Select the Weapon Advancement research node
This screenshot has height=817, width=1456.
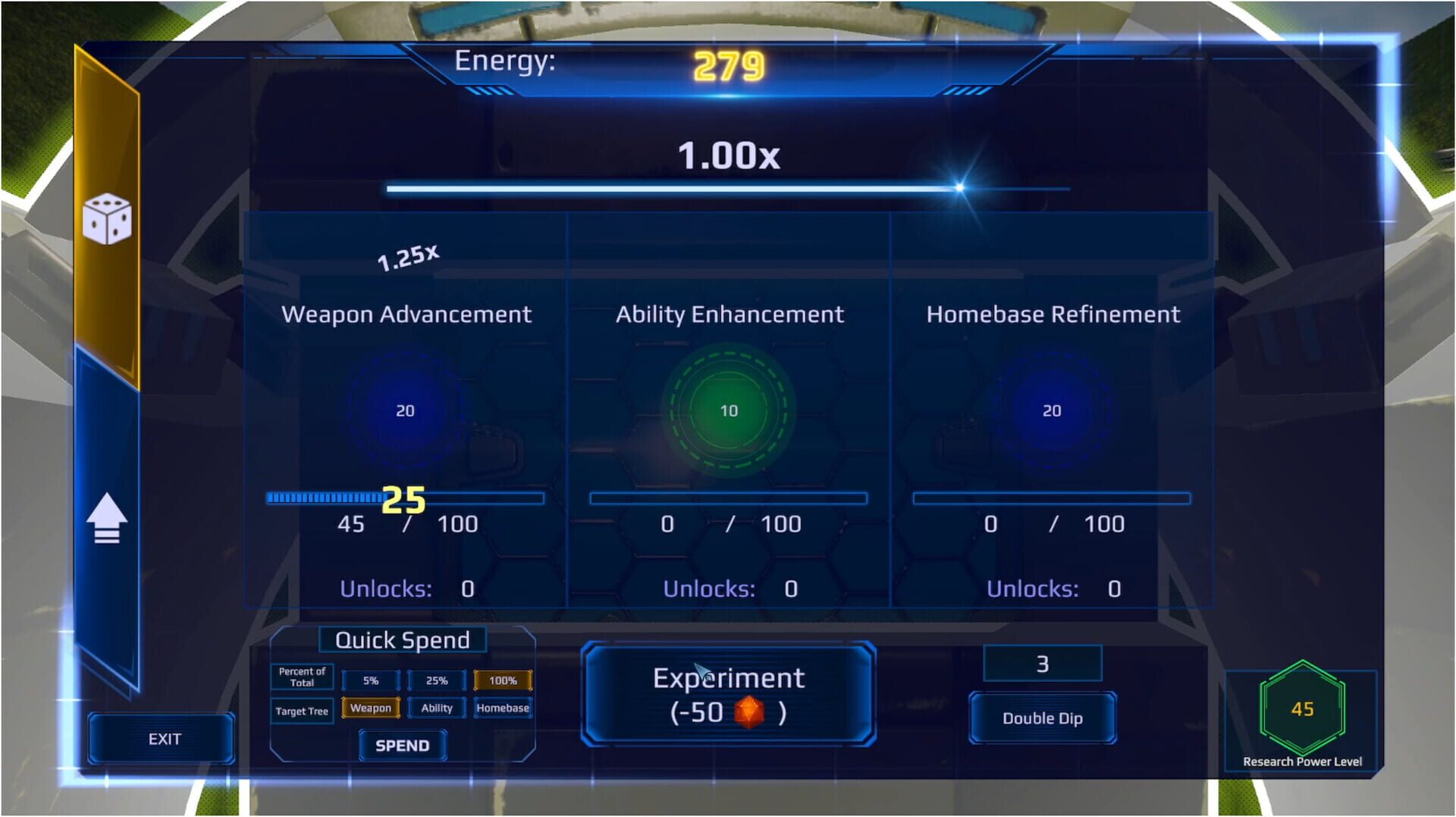[404, 410]
